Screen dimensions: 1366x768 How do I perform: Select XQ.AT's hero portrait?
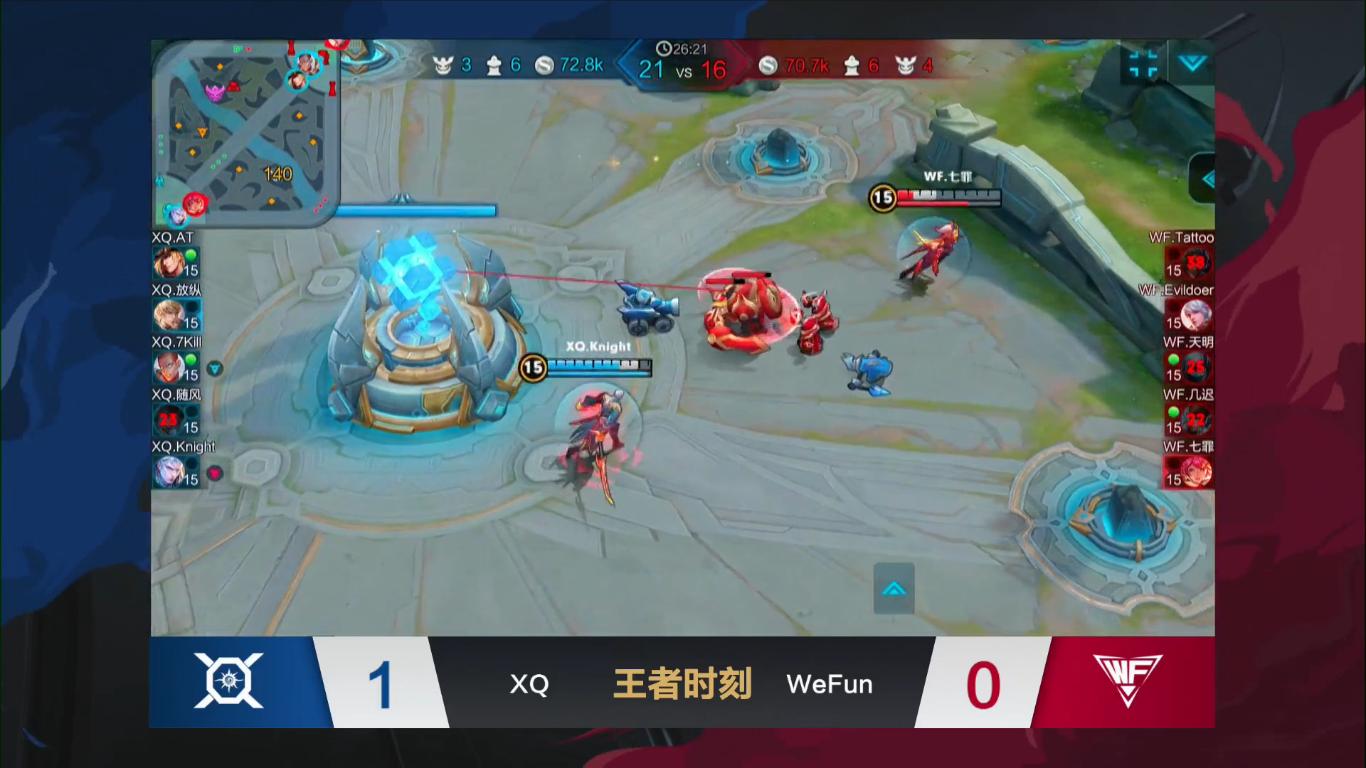169,263
